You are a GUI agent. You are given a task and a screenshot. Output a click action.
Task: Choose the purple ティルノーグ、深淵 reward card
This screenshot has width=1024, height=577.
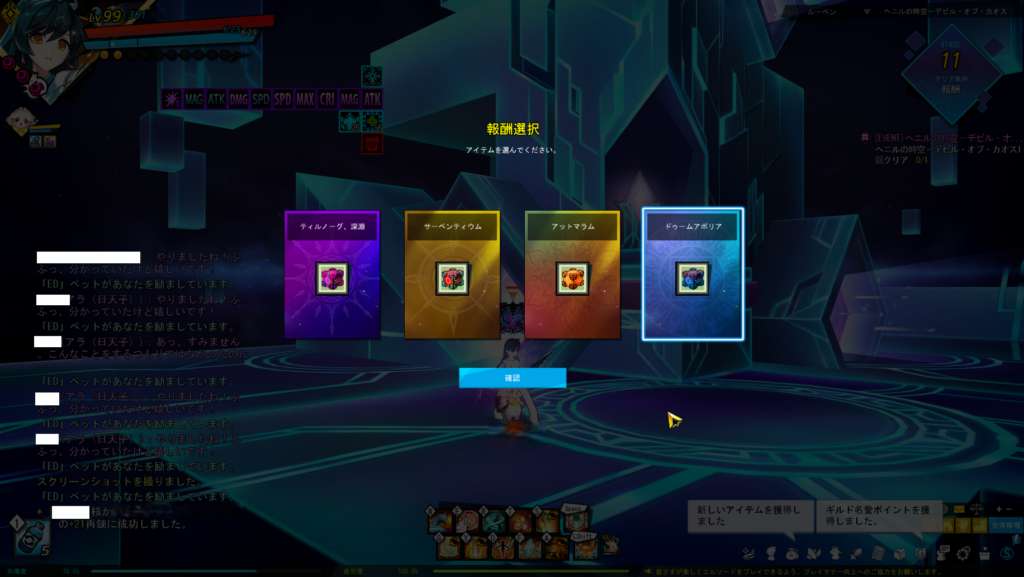pyautogui.click(x=332, y=274)
